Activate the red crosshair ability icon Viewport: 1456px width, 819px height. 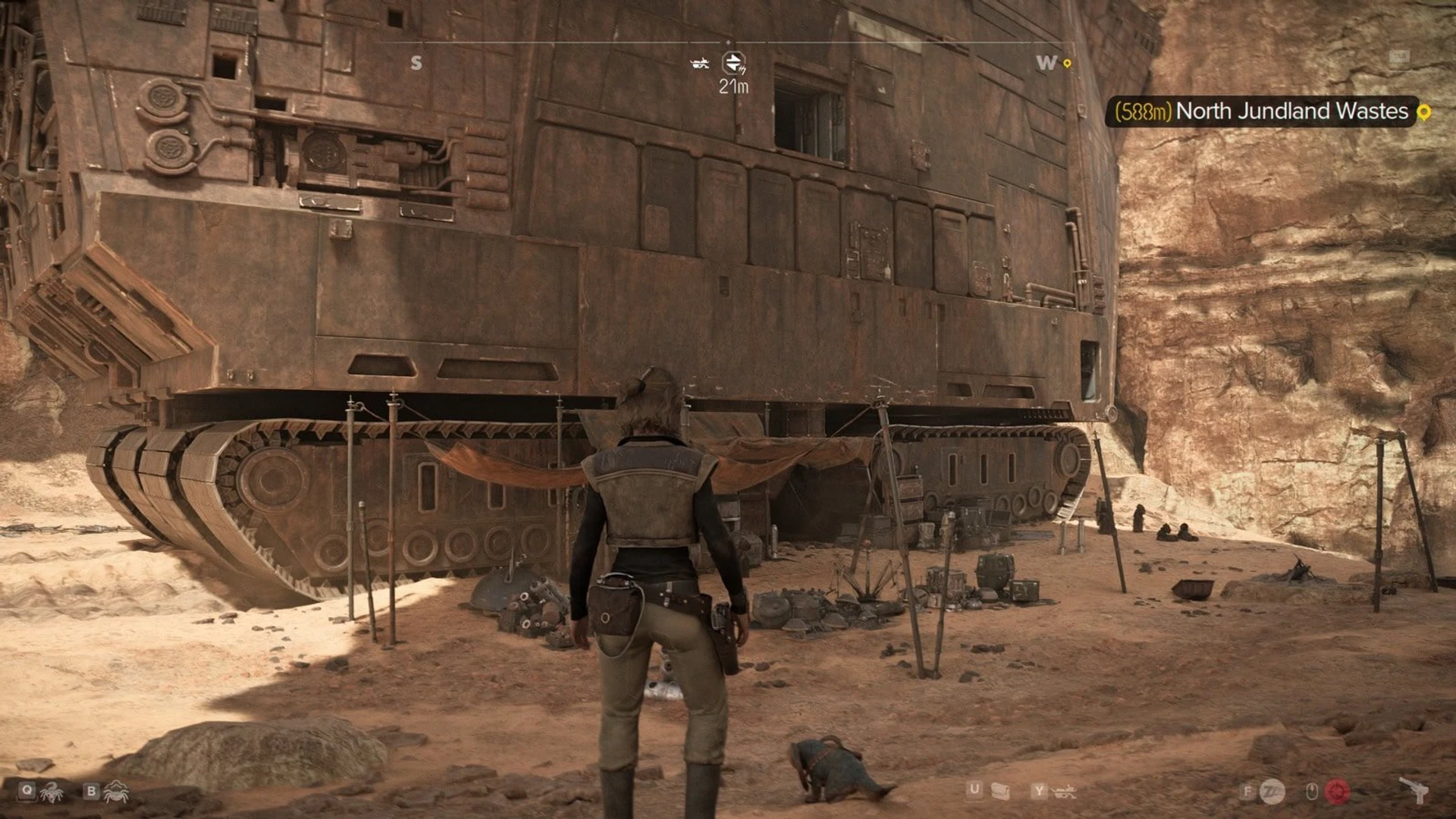coord(1338,792)
